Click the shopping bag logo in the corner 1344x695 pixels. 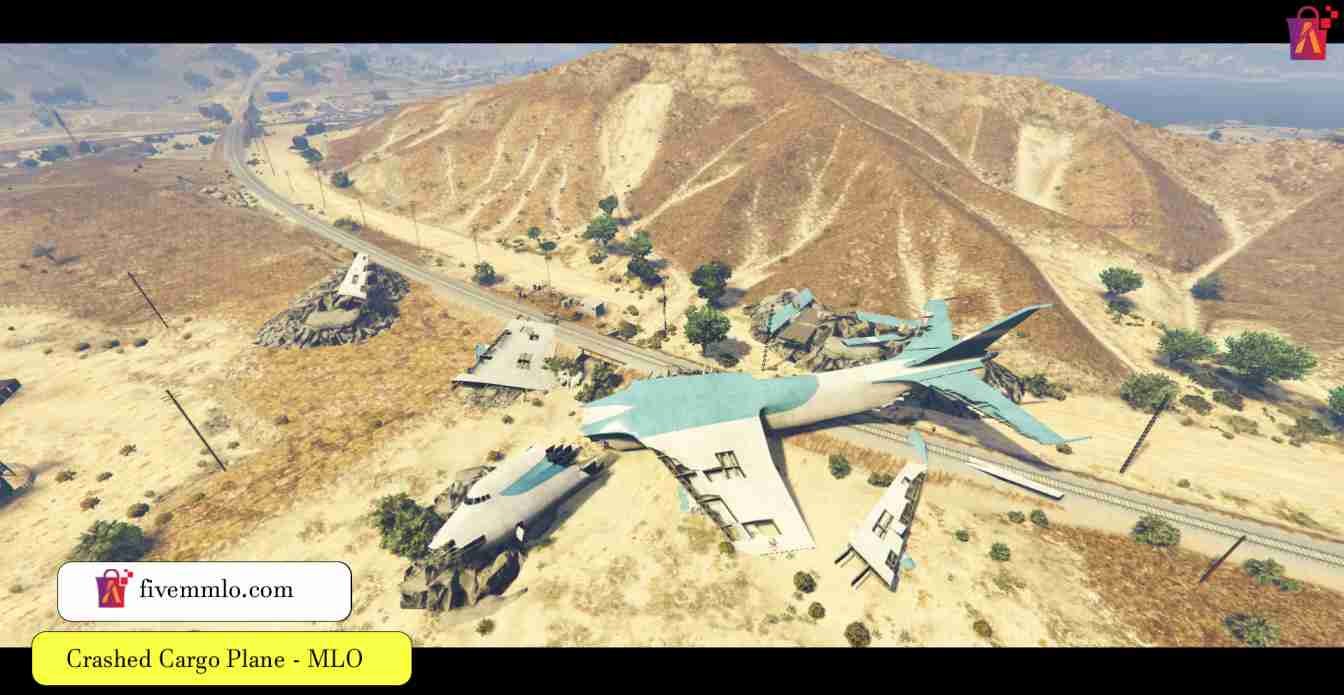pos(1311,33)
